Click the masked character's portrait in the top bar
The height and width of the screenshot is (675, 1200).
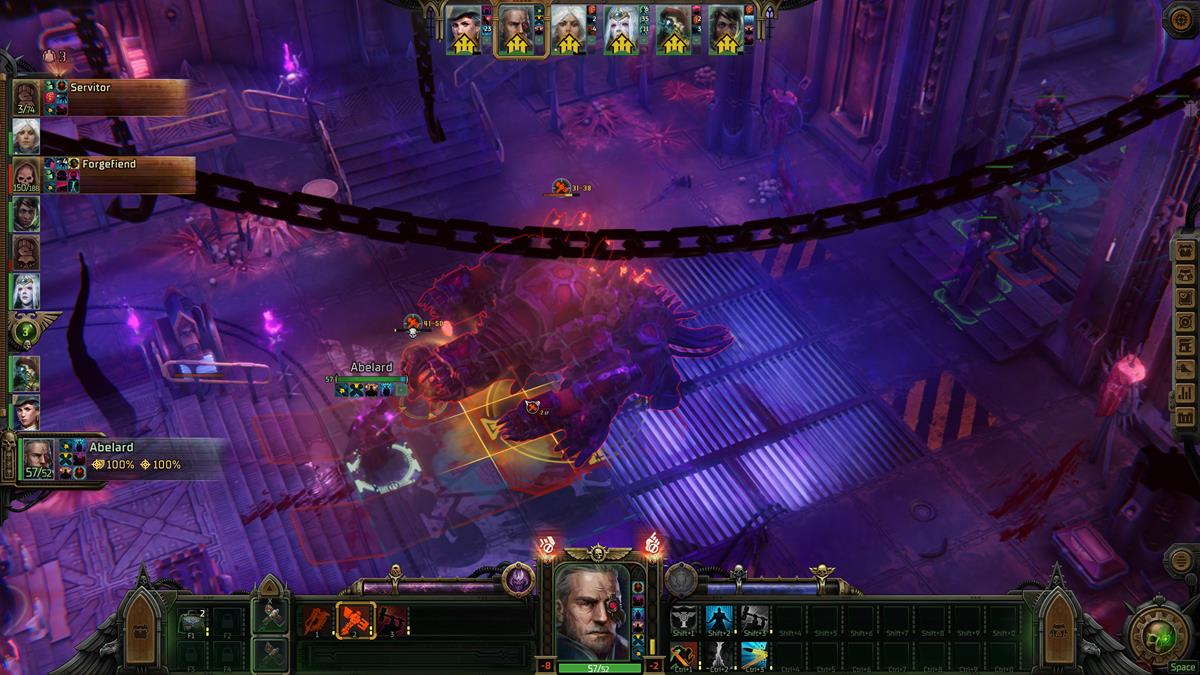pyautogui.click(x=673, y=30)
